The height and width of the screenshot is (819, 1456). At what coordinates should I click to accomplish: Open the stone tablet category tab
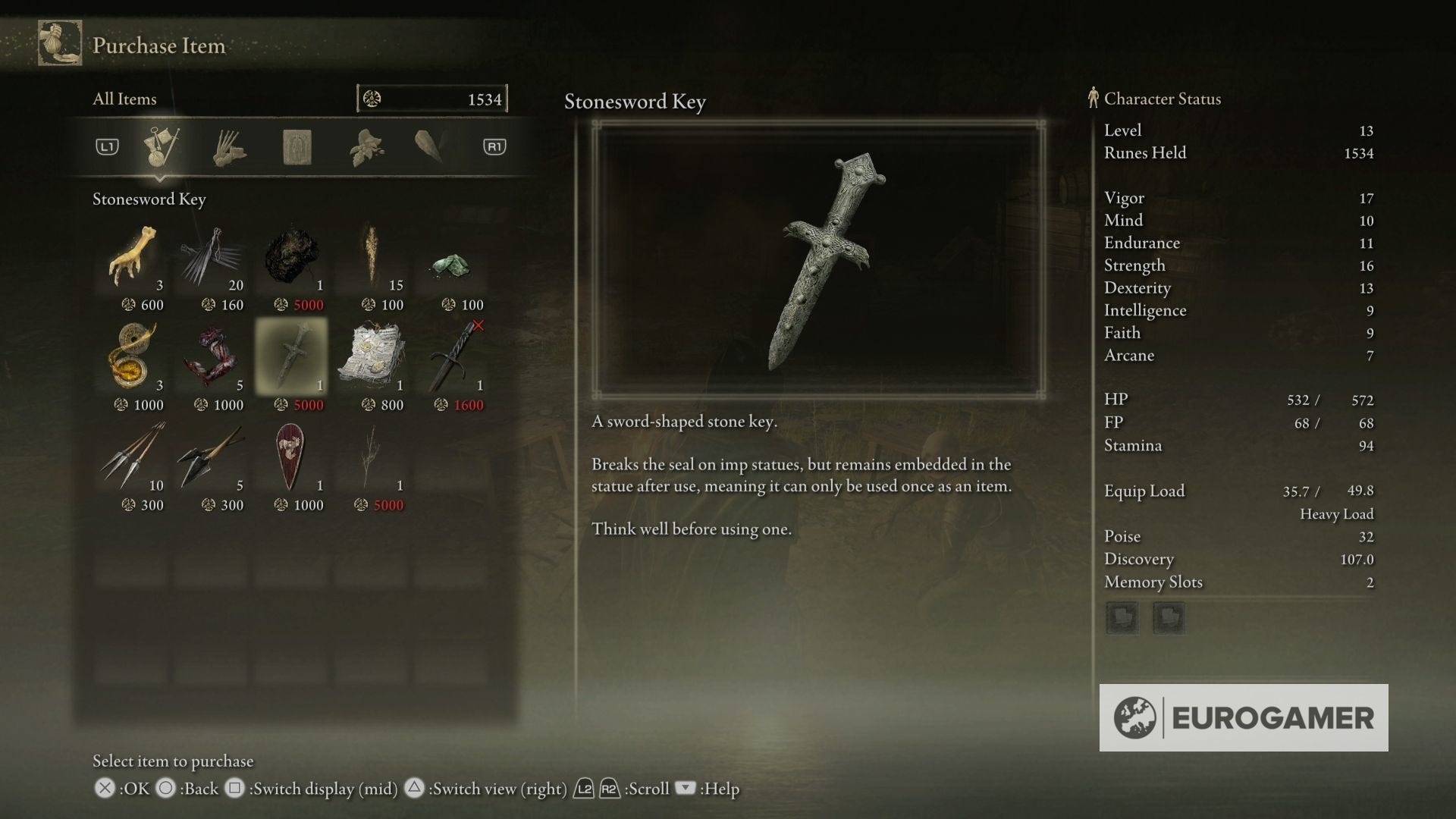[298, 146]
